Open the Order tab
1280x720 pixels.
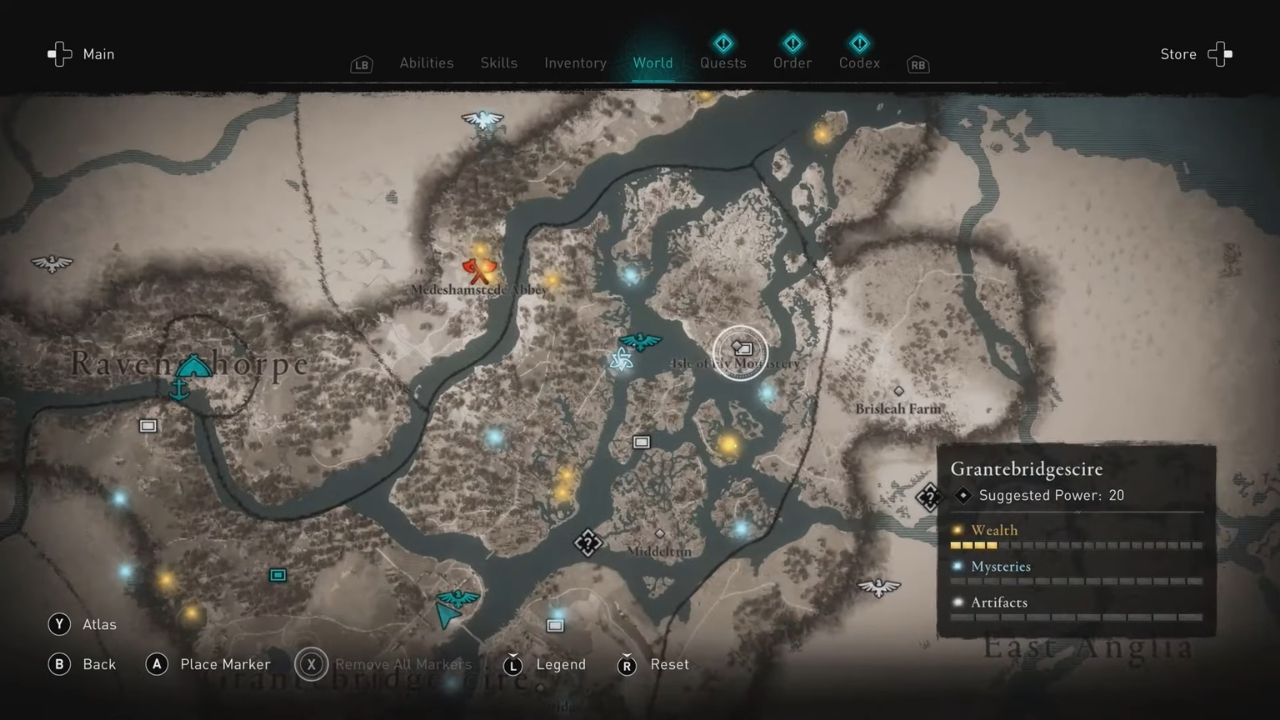[792, 62]
